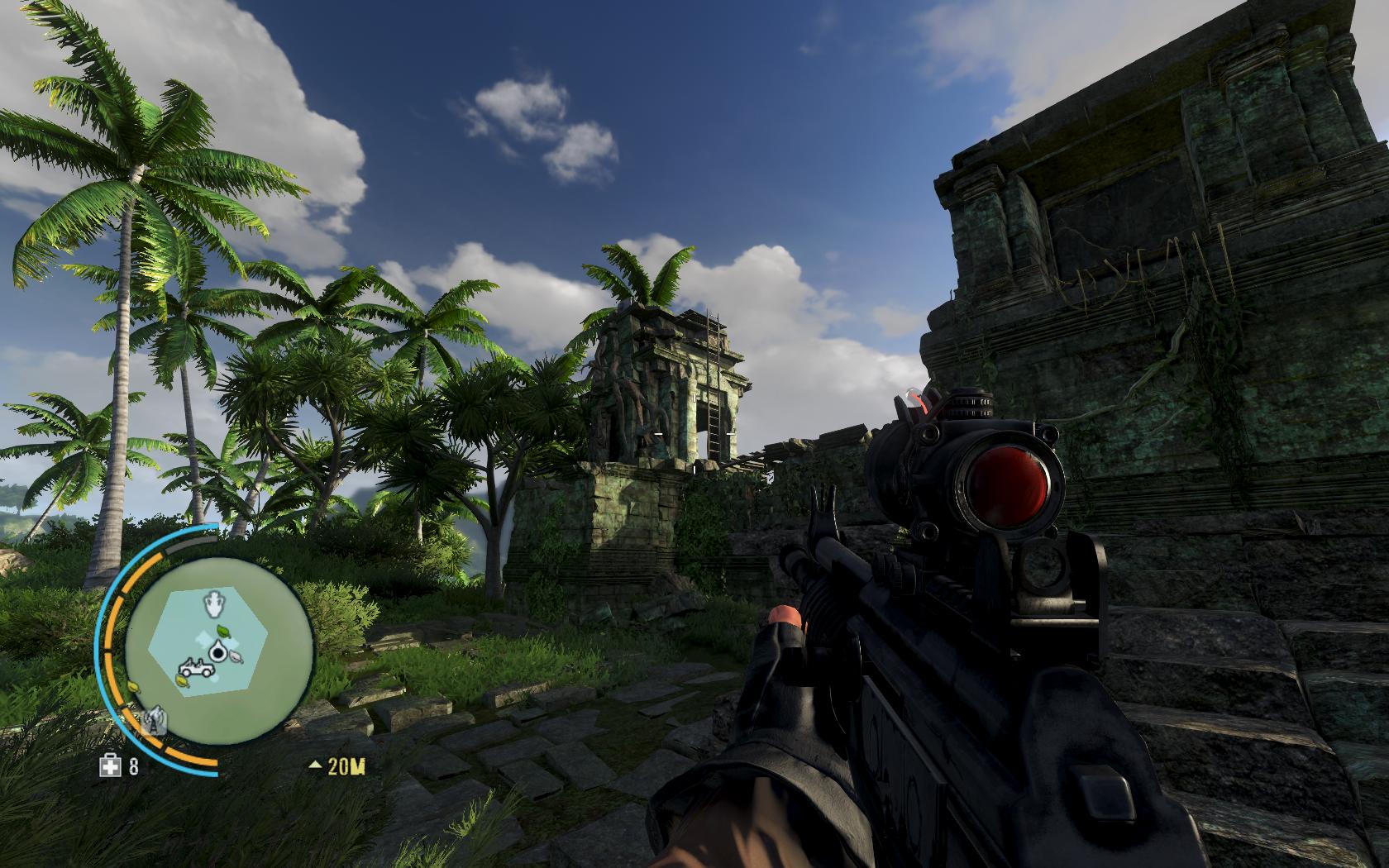The height and width of the screenshot is (868, 1389).
Task: Select the white leaf plant marker
Action: (x=237, y=658)
